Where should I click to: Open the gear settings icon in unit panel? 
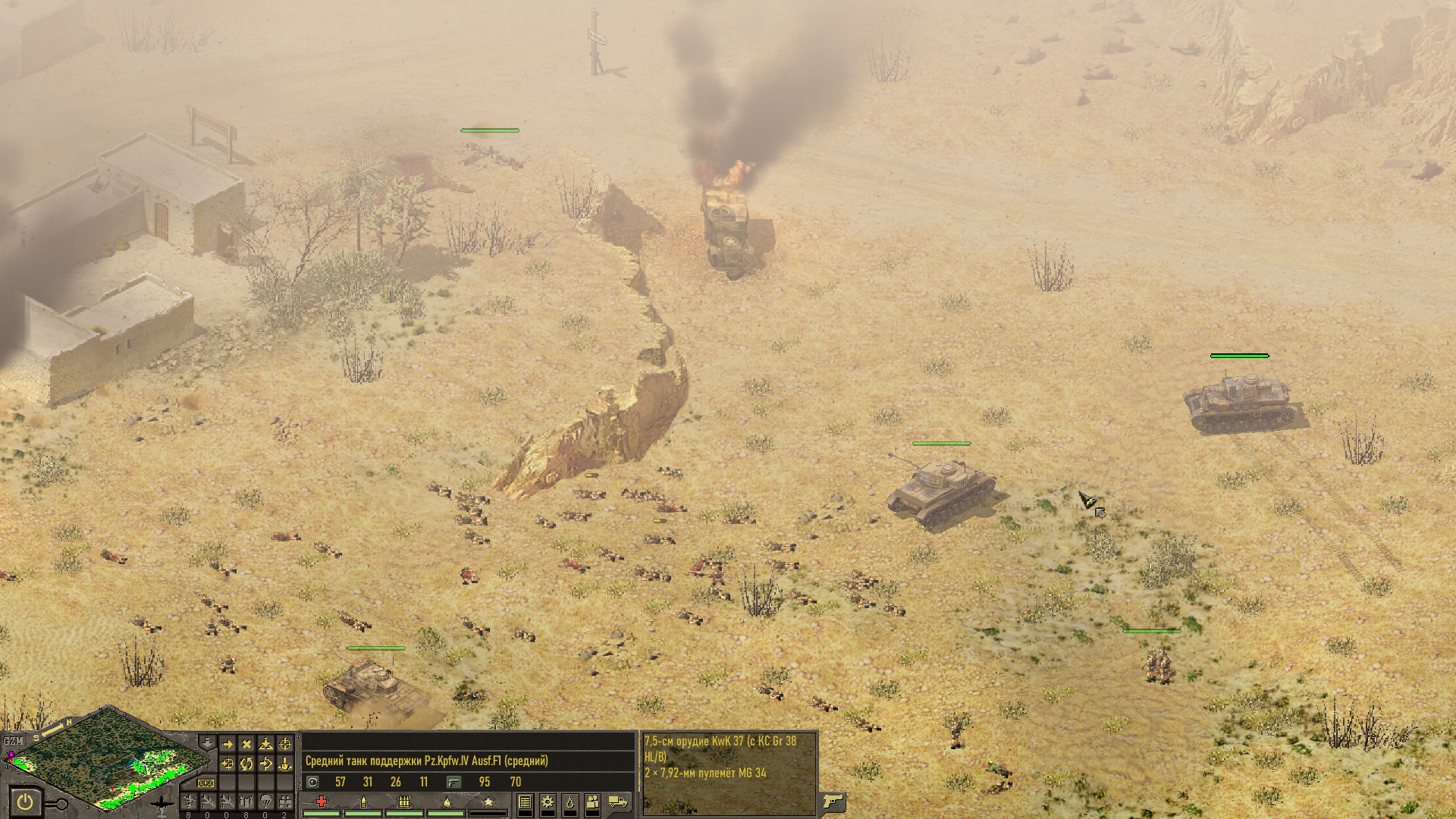click(548, 802)
